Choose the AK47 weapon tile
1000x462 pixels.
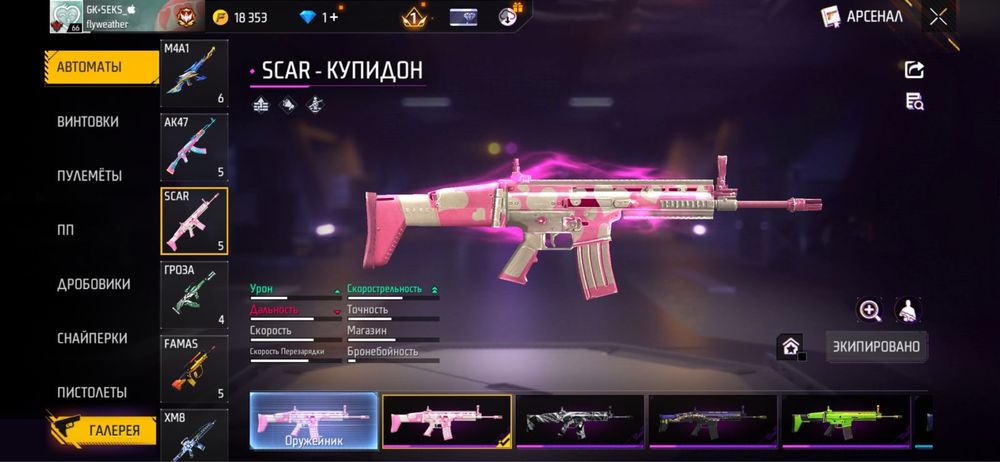click(194, 147)
